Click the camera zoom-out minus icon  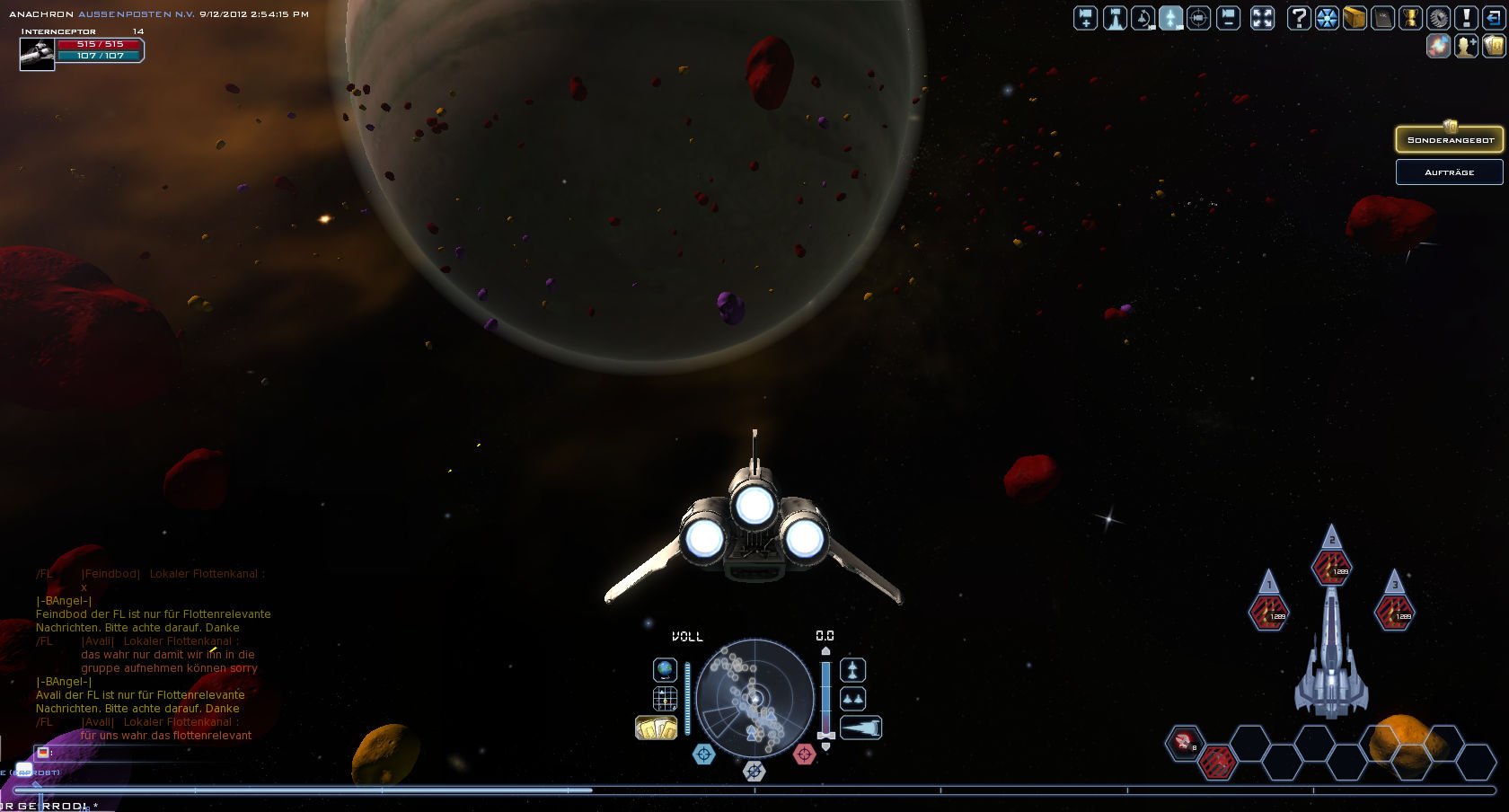tap(1228, 18)
